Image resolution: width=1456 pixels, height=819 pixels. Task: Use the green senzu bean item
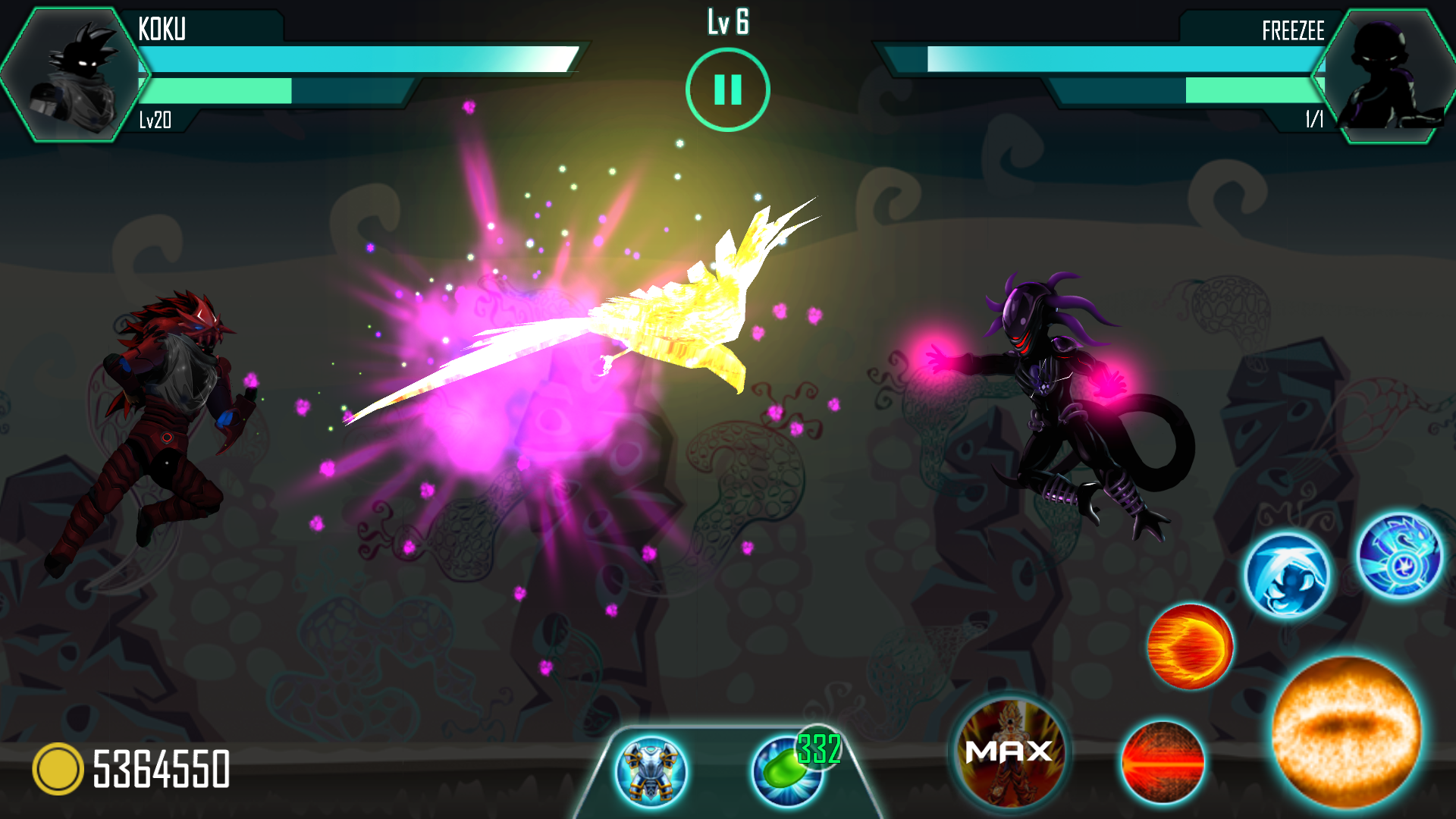pos(789,770)
